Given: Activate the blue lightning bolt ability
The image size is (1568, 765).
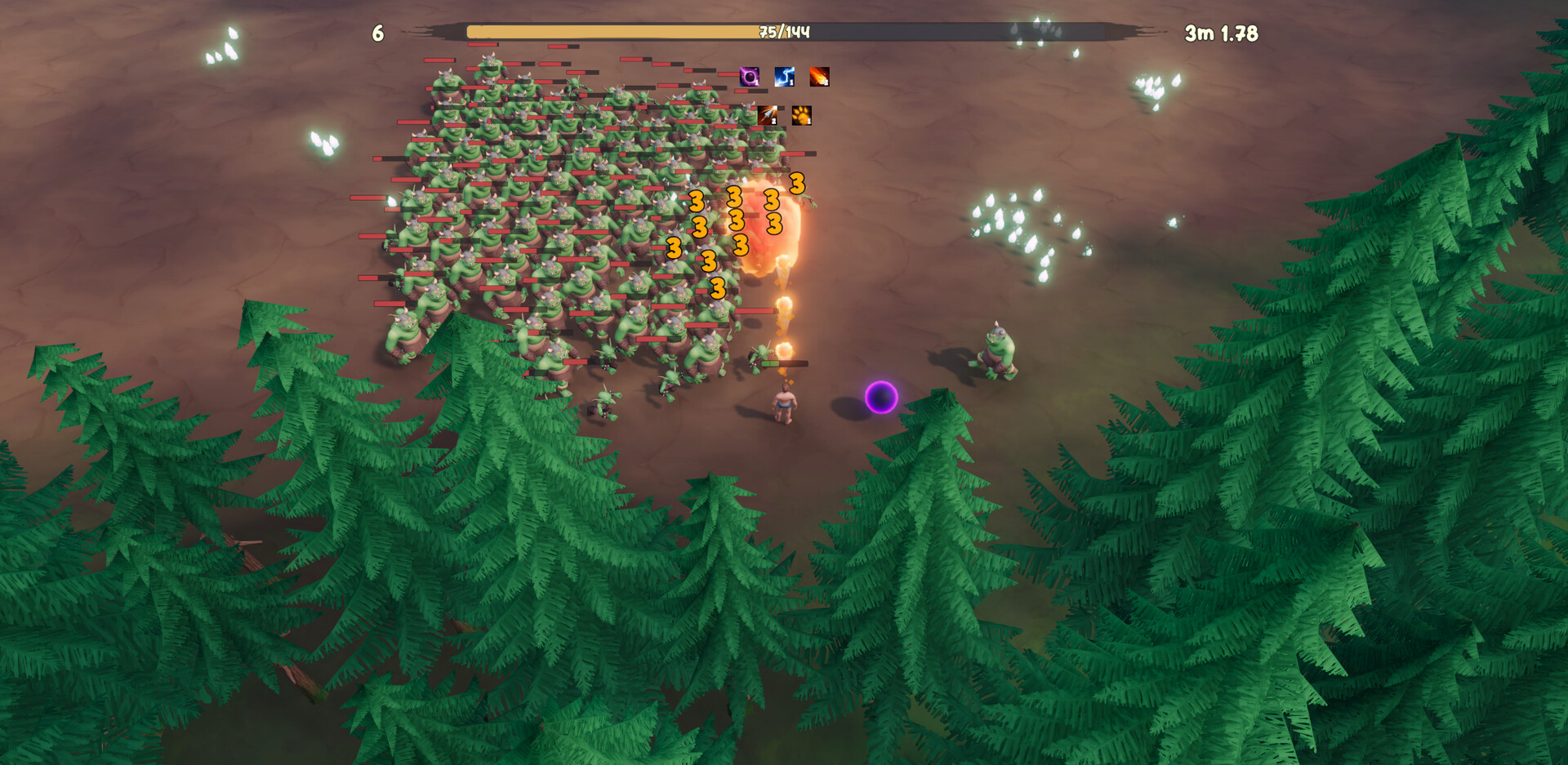Looking at the screenshot, I should [785, 77].
